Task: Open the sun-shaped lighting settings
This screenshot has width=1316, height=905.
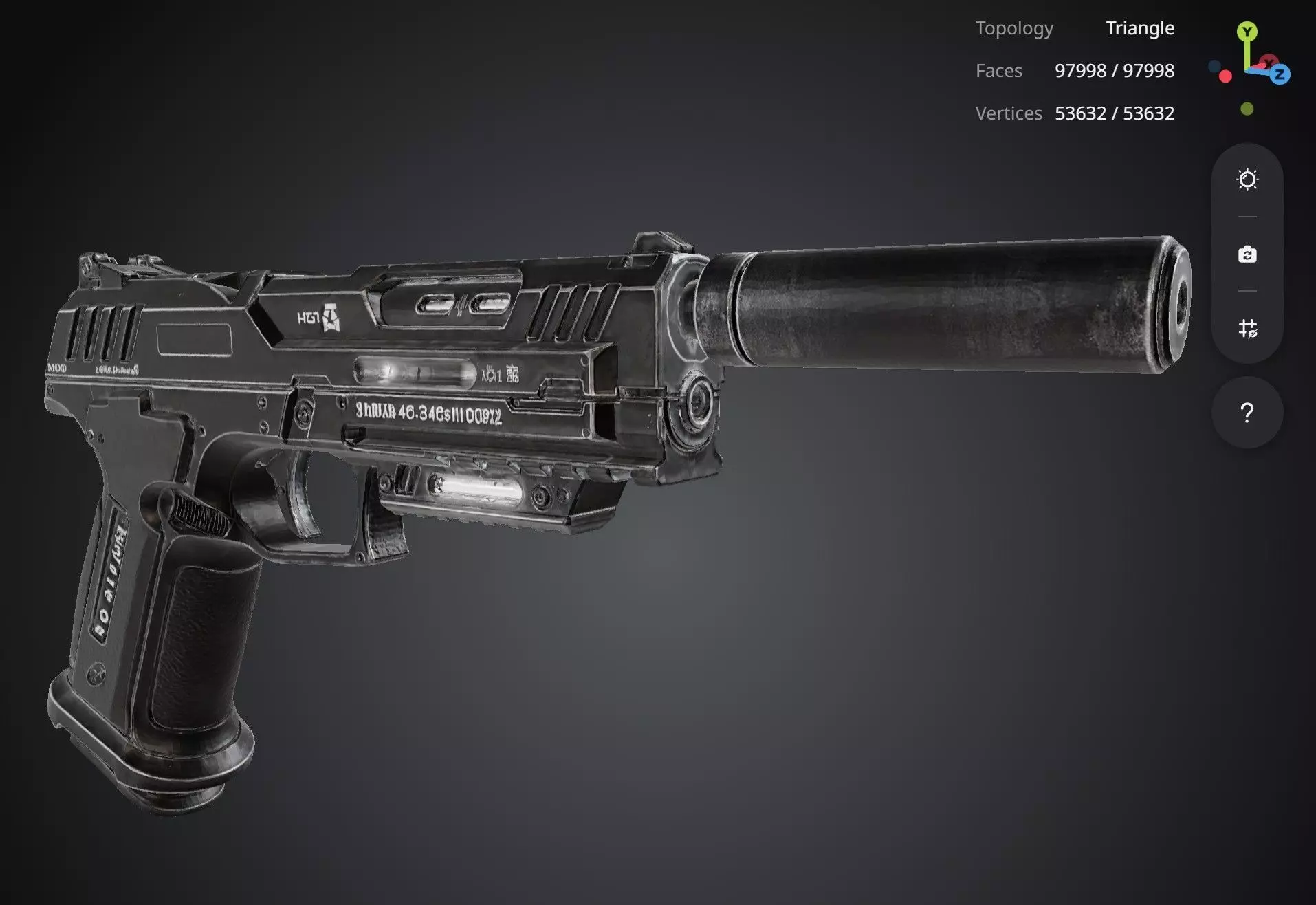Action: [x=1247, y=180]
